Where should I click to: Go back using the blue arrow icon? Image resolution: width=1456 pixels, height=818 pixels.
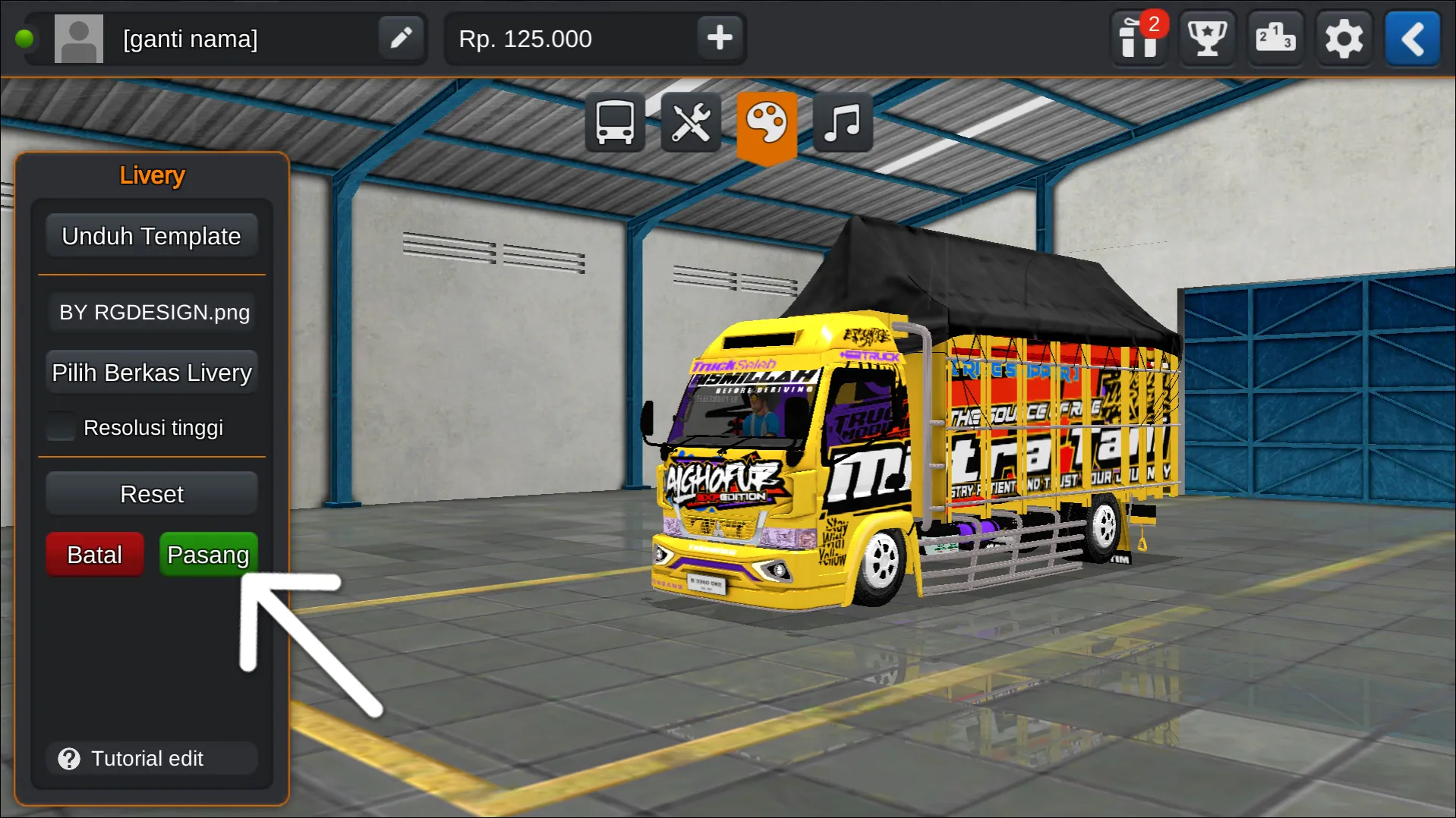1412,38
